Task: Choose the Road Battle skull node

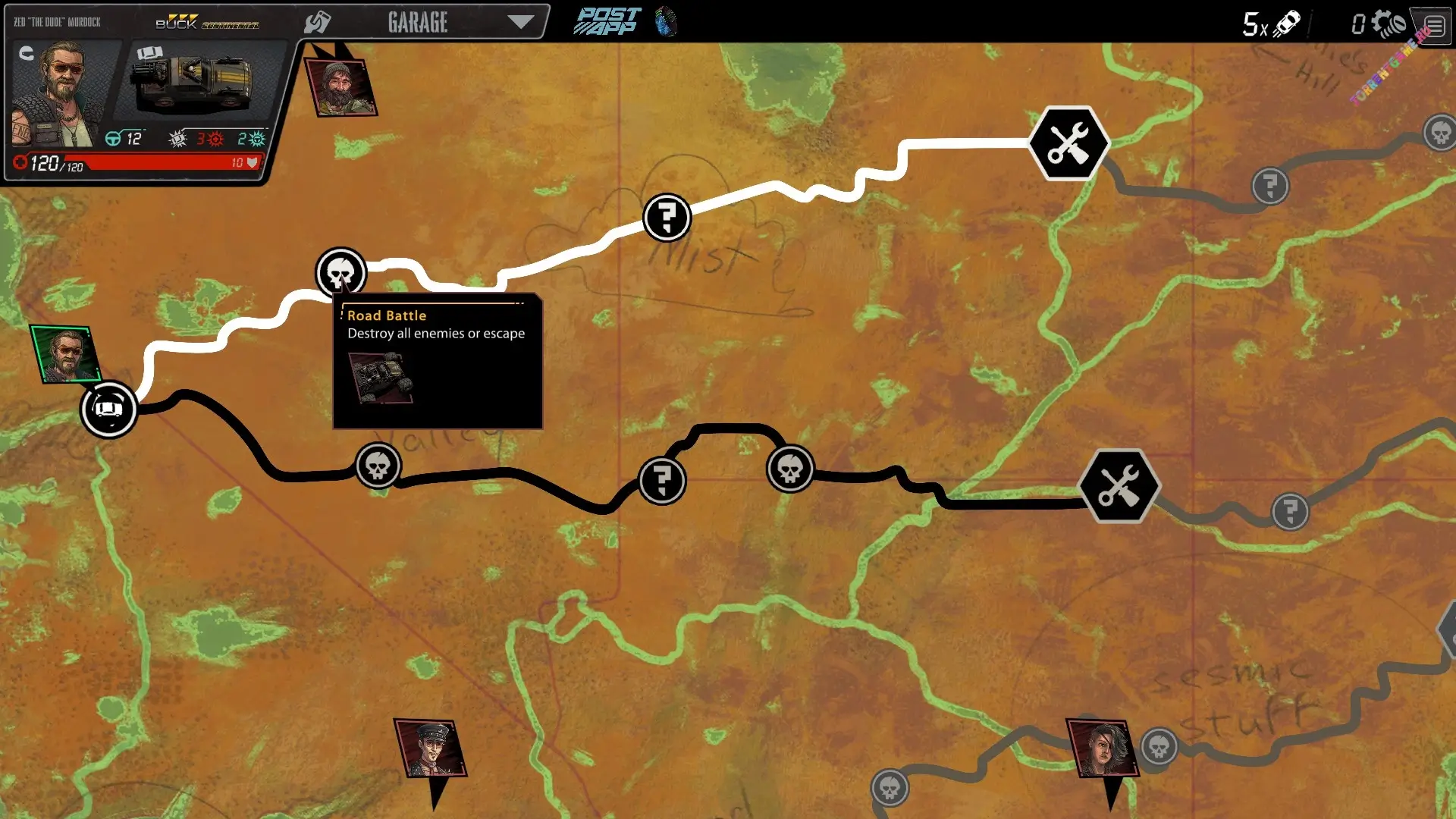Action: [340, 272]
